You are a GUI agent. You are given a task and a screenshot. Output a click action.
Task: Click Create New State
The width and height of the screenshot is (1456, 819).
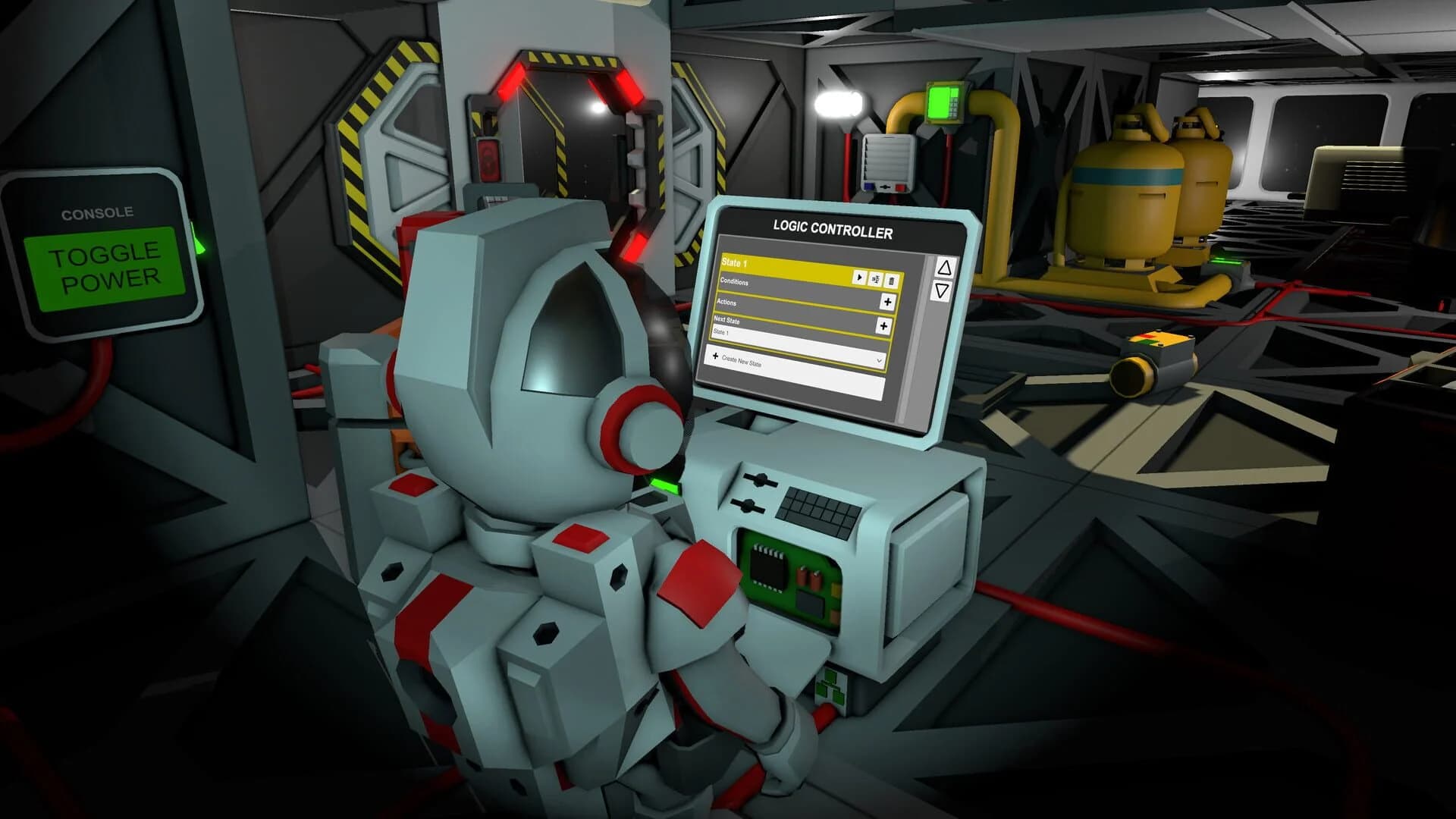[x=742, y=362]
